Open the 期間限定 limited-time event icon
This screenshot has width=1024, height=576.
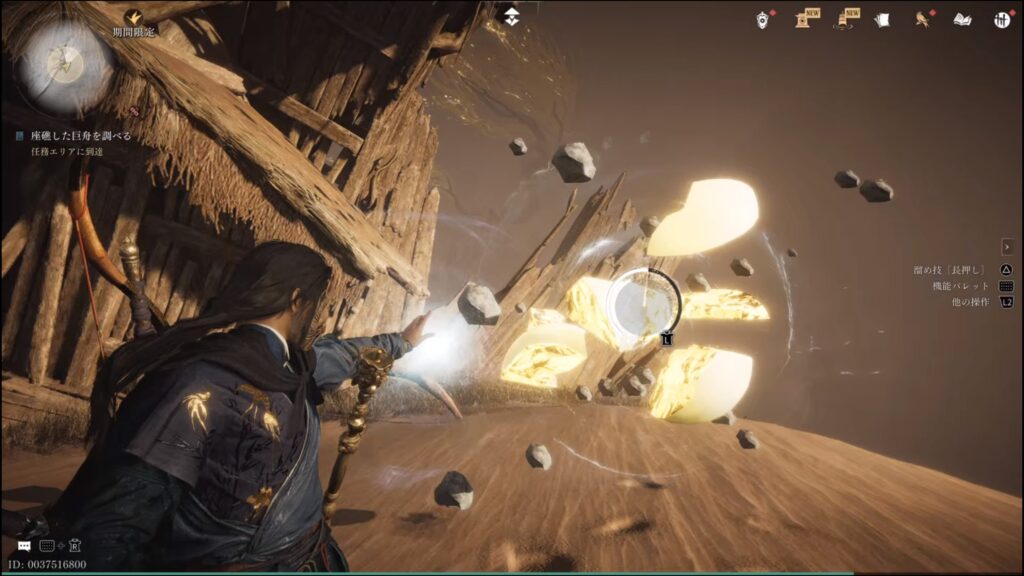click(134, 17)
